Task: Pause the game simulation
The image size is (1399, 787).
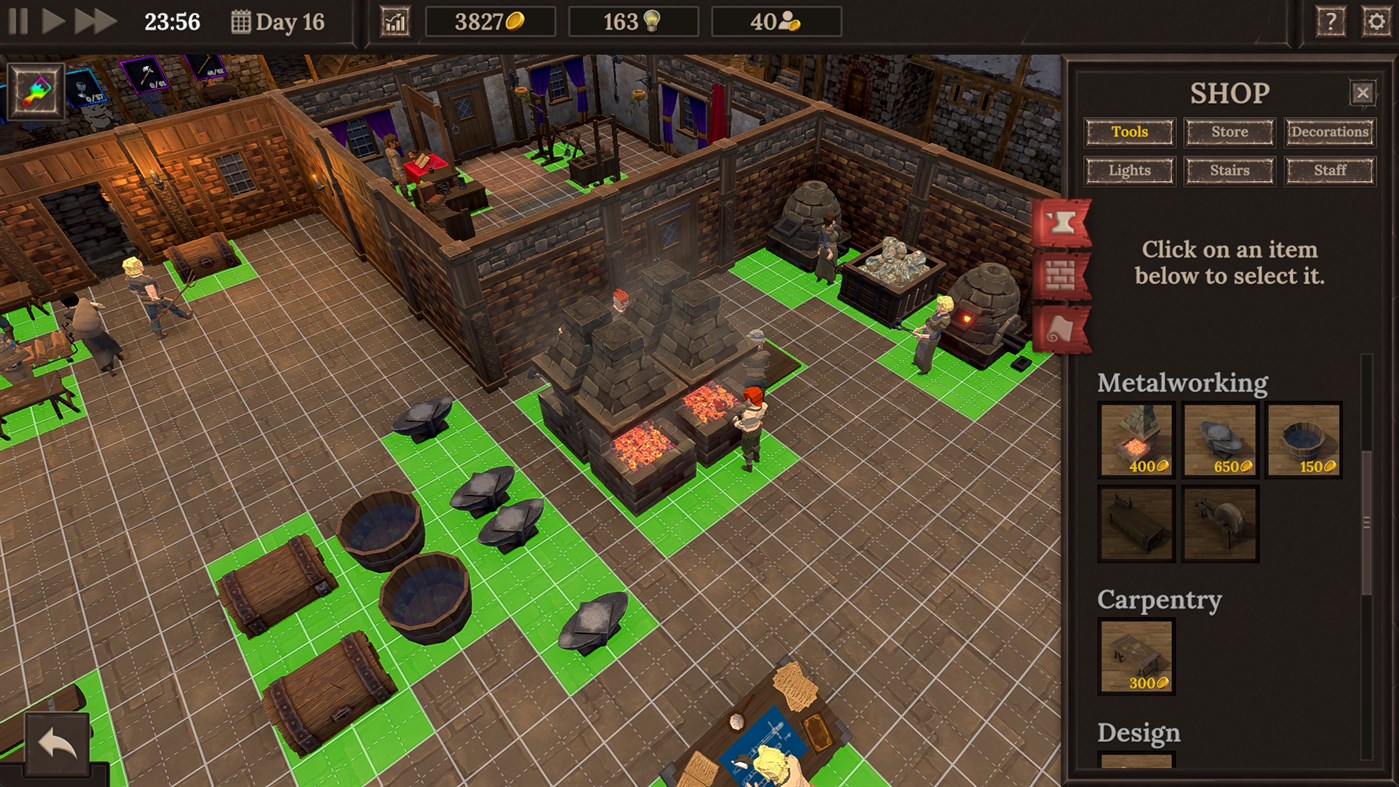Action: (x=17, y=20)
